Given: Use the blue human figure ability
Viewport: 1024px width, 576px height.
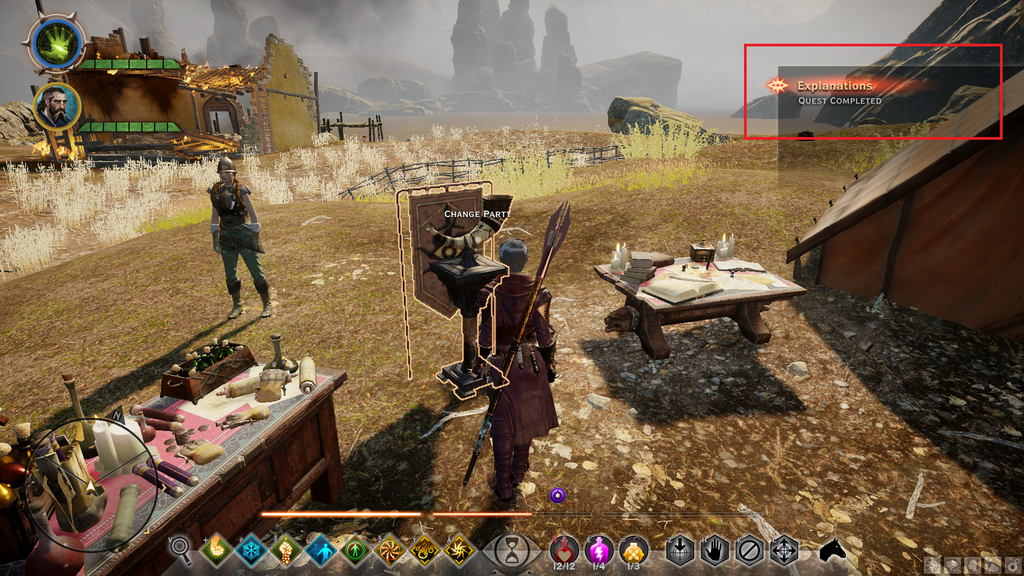Looking at the screenshot, I should (321, 550).
